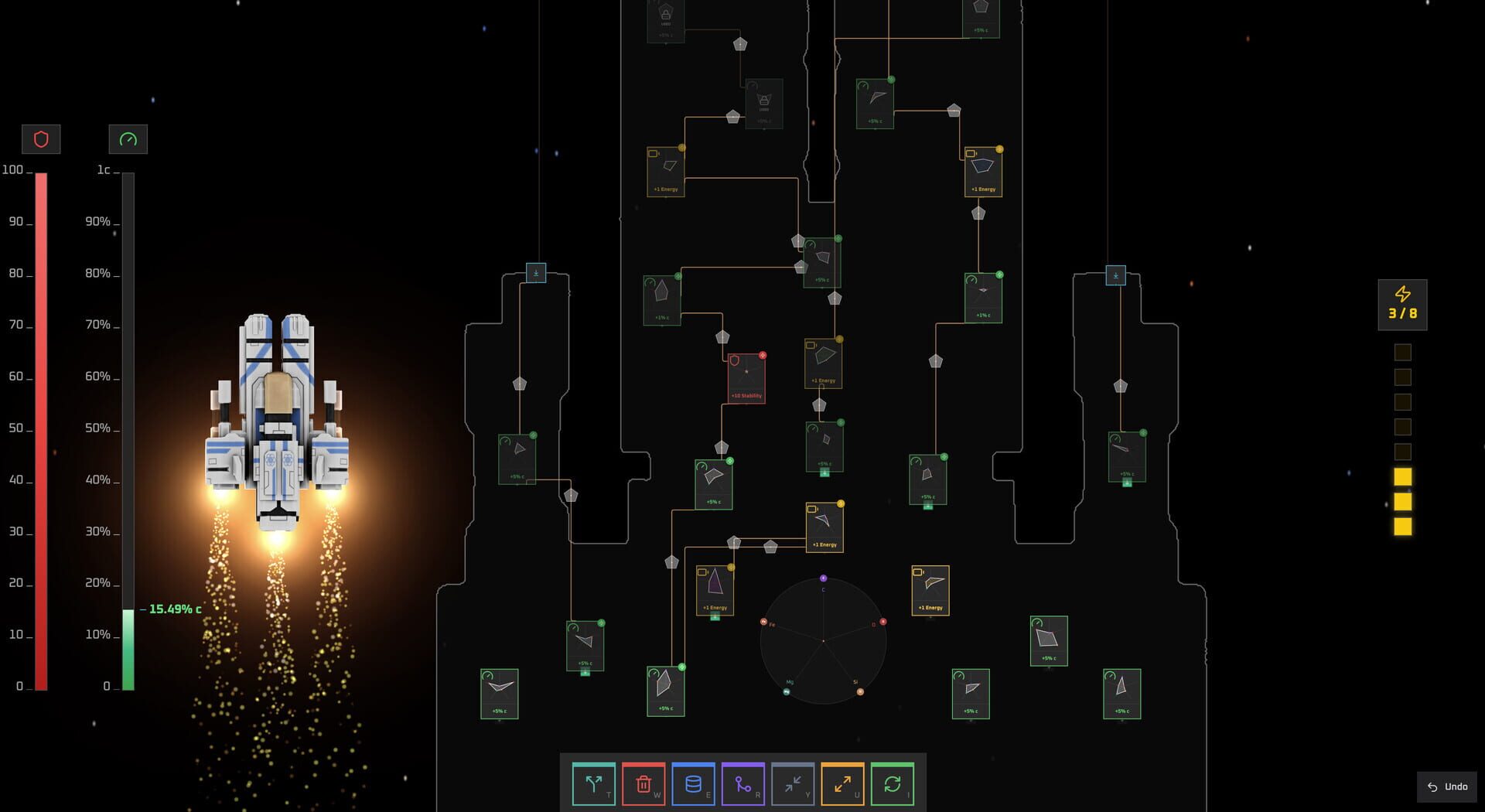The width and height of the screenshot is (1485, 812).
Task: Activate the orange expand-arrows tool
Action: point(842,784)
